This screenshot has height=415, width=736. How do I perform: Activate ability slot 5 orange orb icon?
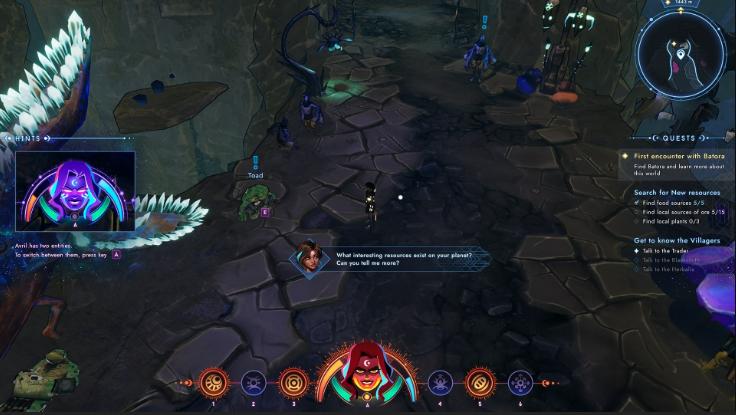(479, 382)
